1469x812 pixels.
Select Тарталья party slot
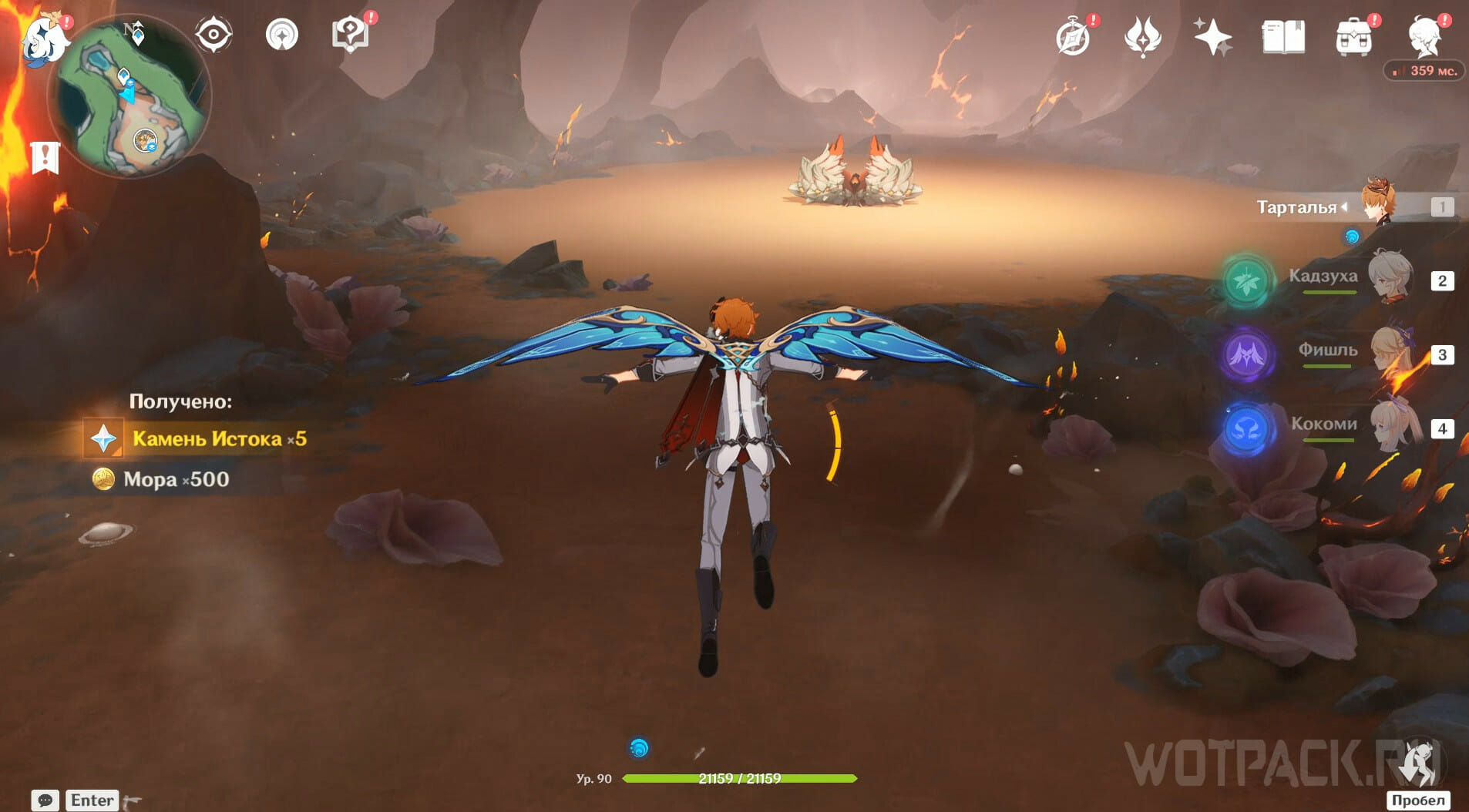(1380, 206)
